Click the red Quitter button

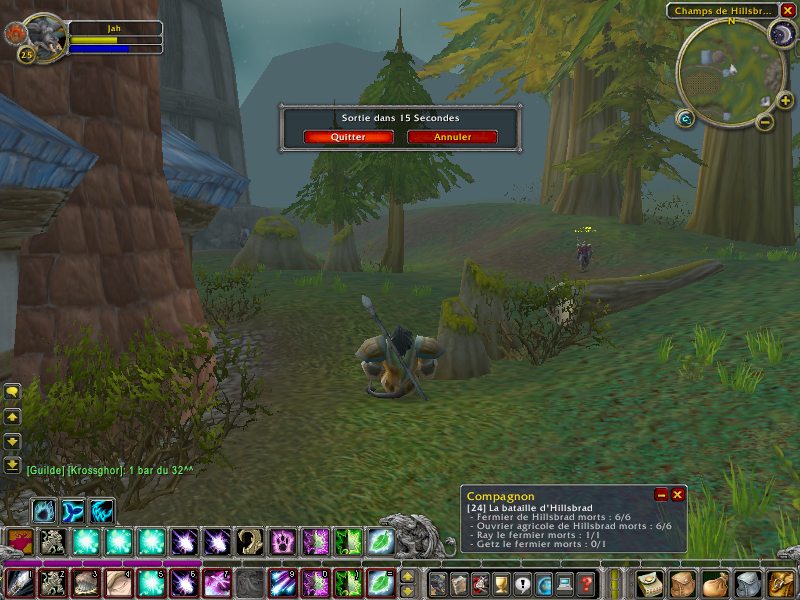[x=348, y=137]
